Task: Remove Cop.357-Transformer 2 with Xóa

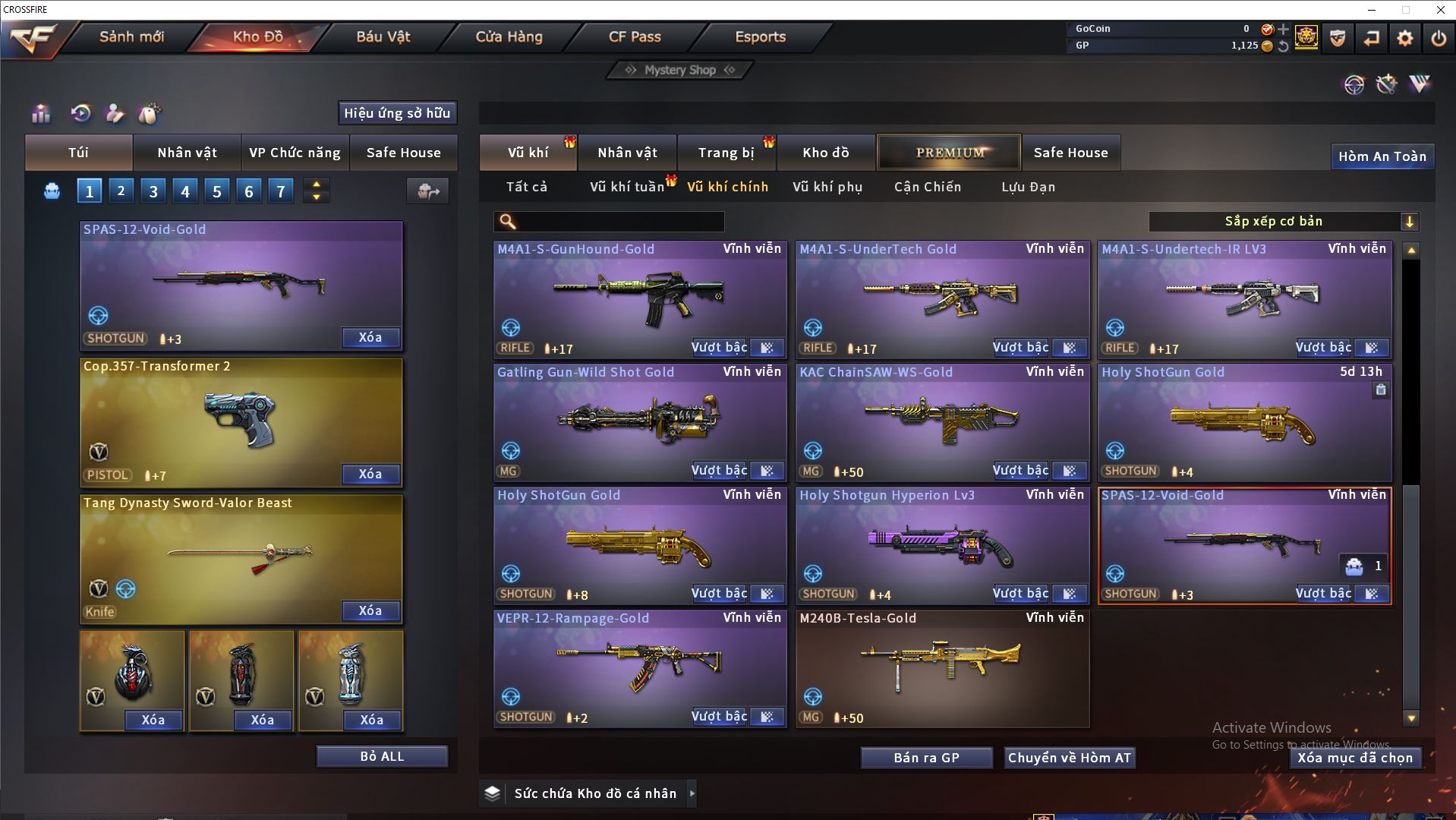Action: point(370,475)
